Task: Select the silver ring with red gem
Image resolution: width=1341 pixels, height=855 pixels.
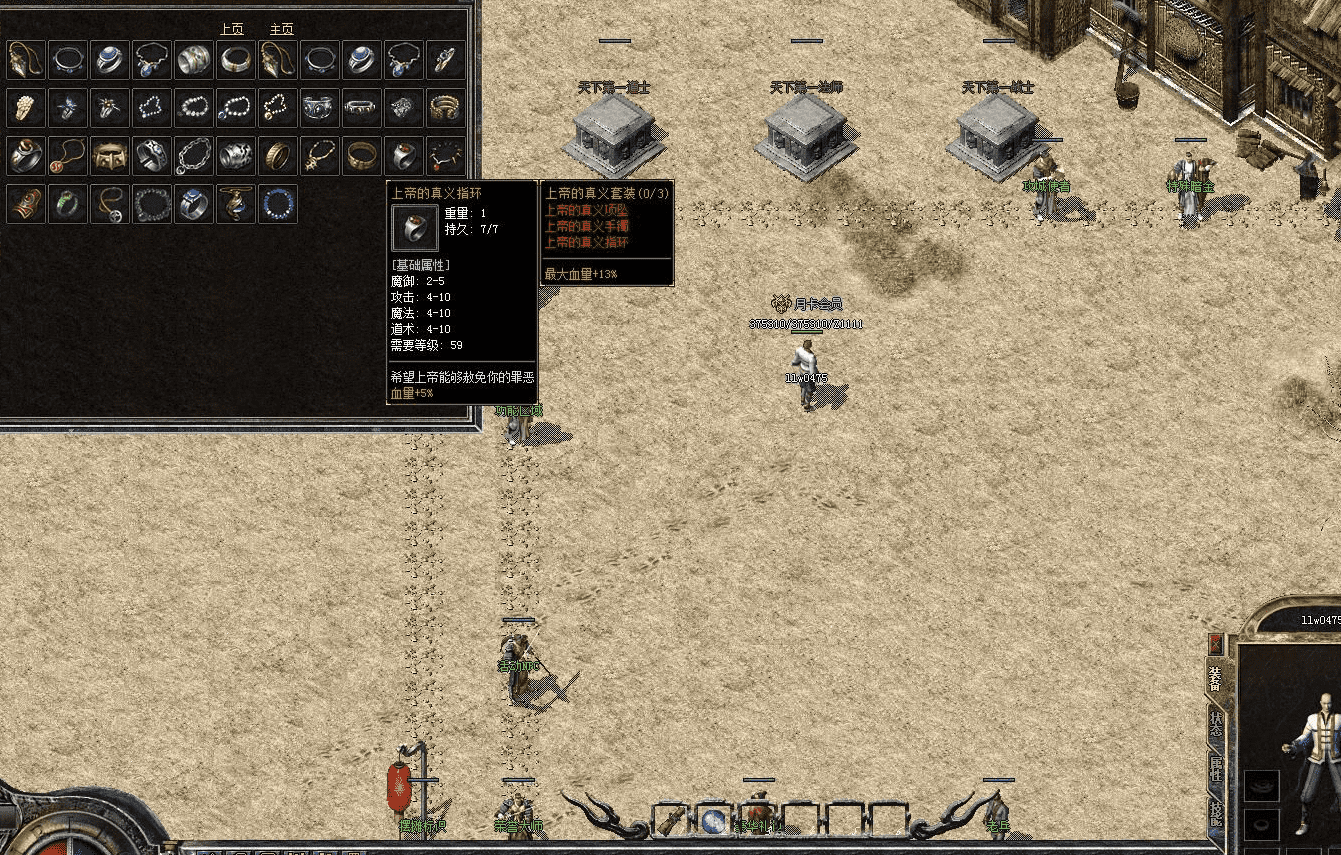Action: coord(404,156)
